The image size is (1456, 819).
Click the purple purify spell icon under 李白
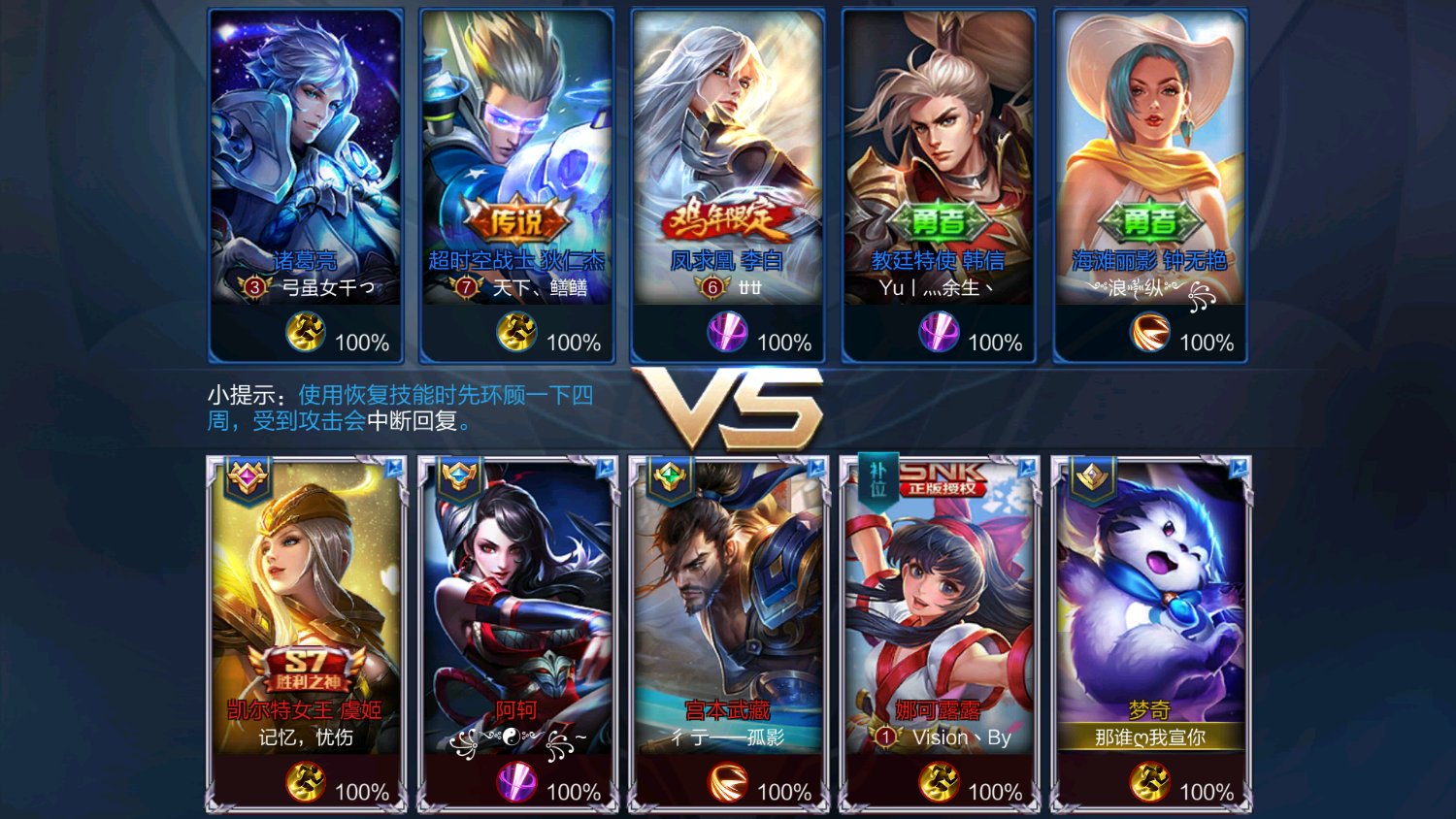(x=728, y=335)
